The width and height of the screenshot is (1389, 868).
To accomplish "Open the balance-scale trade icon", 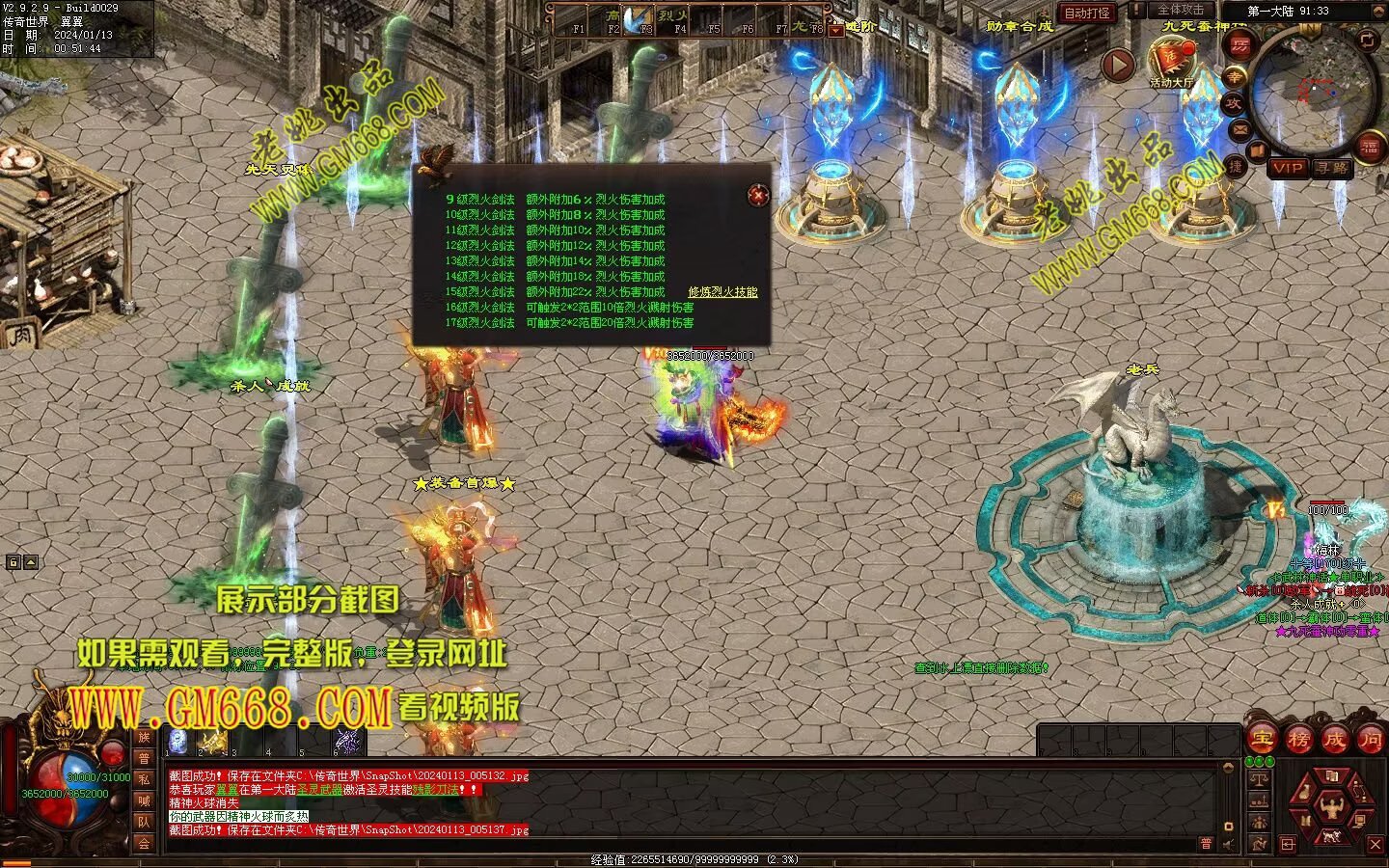I will tap(1258, 779).
